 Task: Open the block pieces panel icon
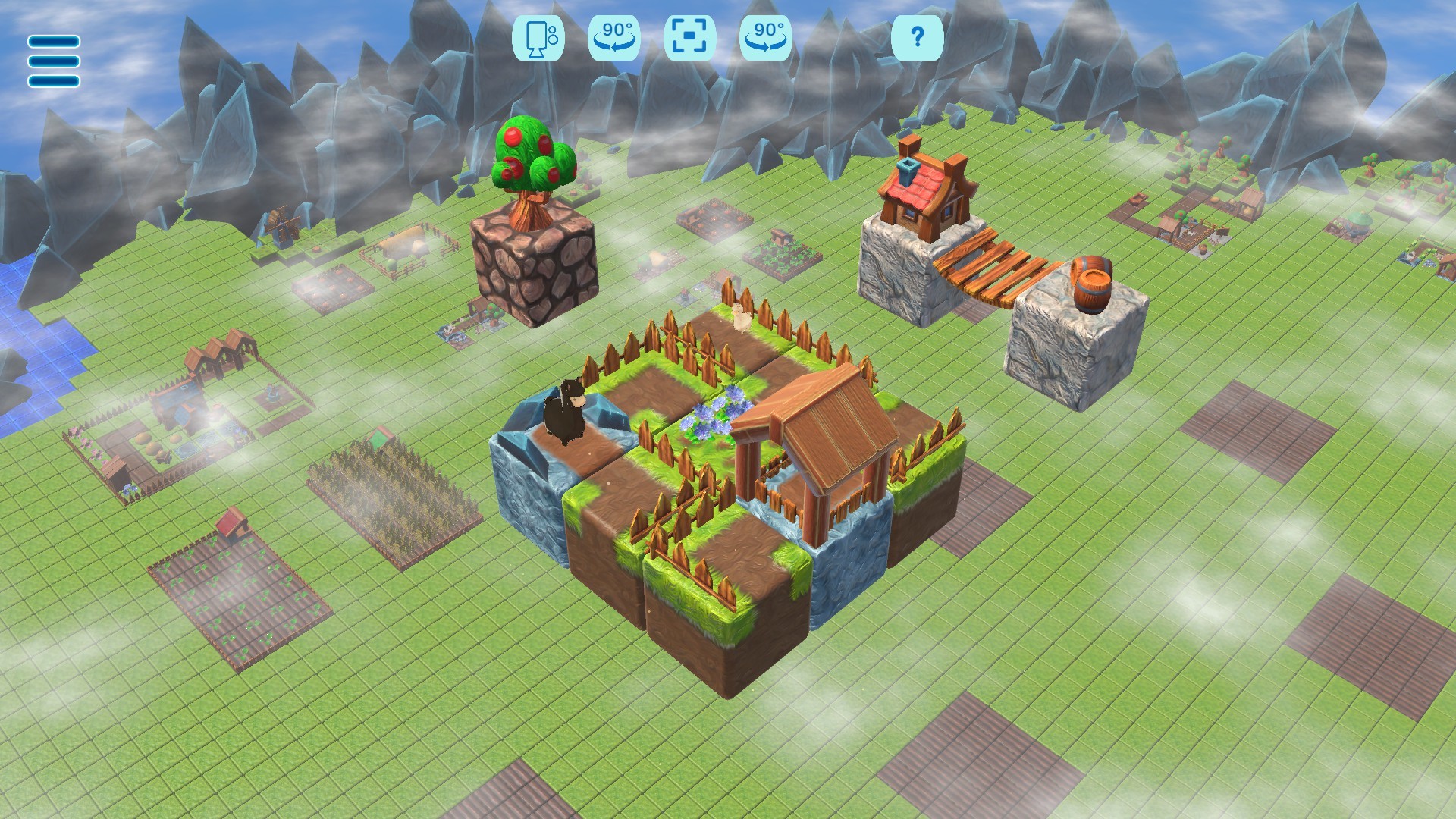[538, 36]
